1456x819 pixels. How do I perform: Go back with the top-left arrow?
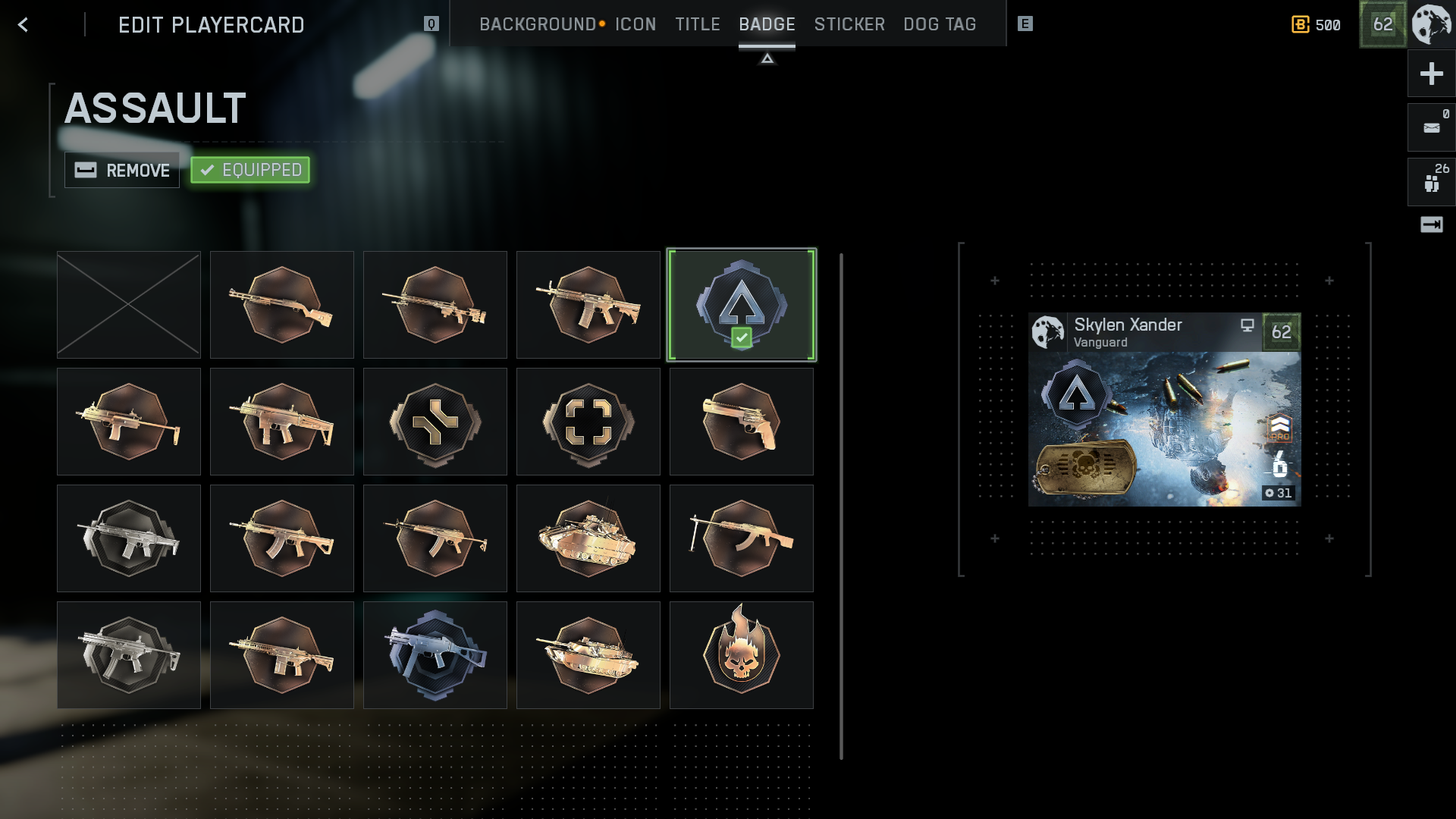point(23,25)
